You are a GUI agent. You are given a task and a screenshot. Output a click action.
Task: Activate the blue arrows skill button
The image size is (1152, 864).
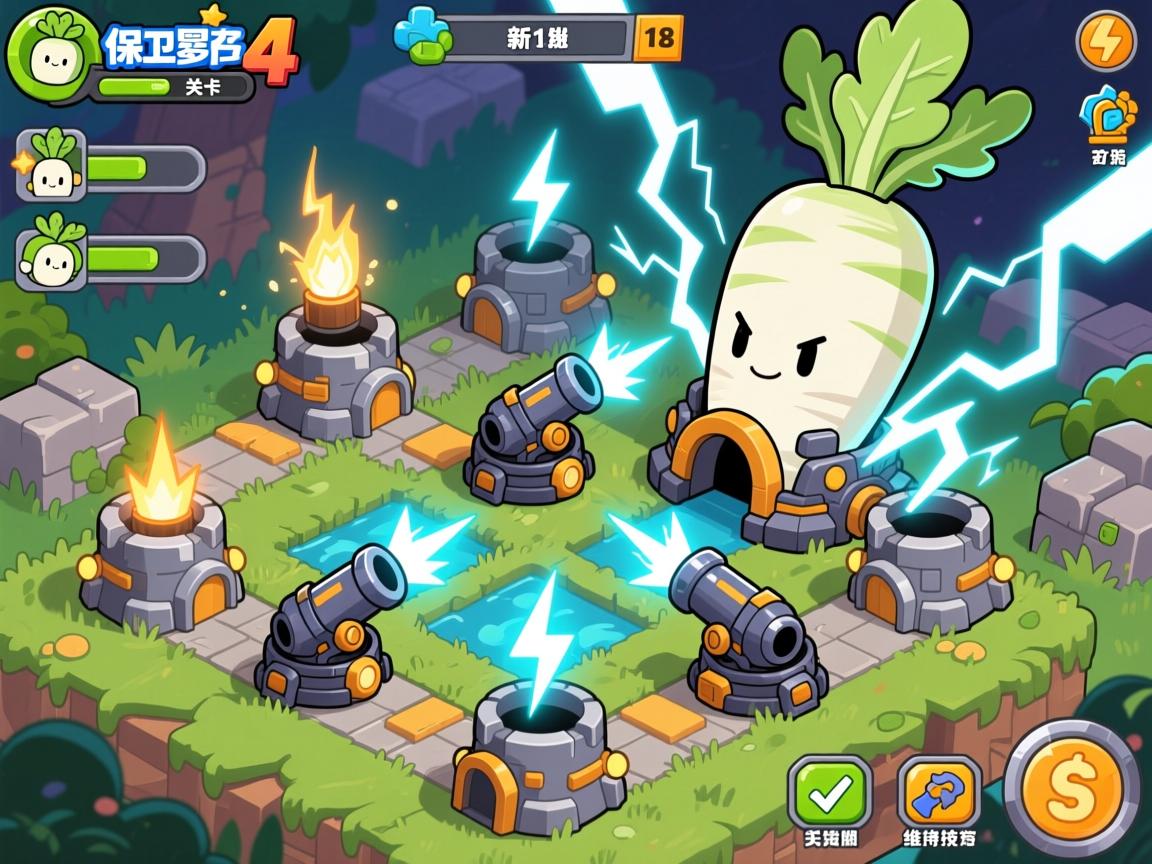(x=938, y=792)
